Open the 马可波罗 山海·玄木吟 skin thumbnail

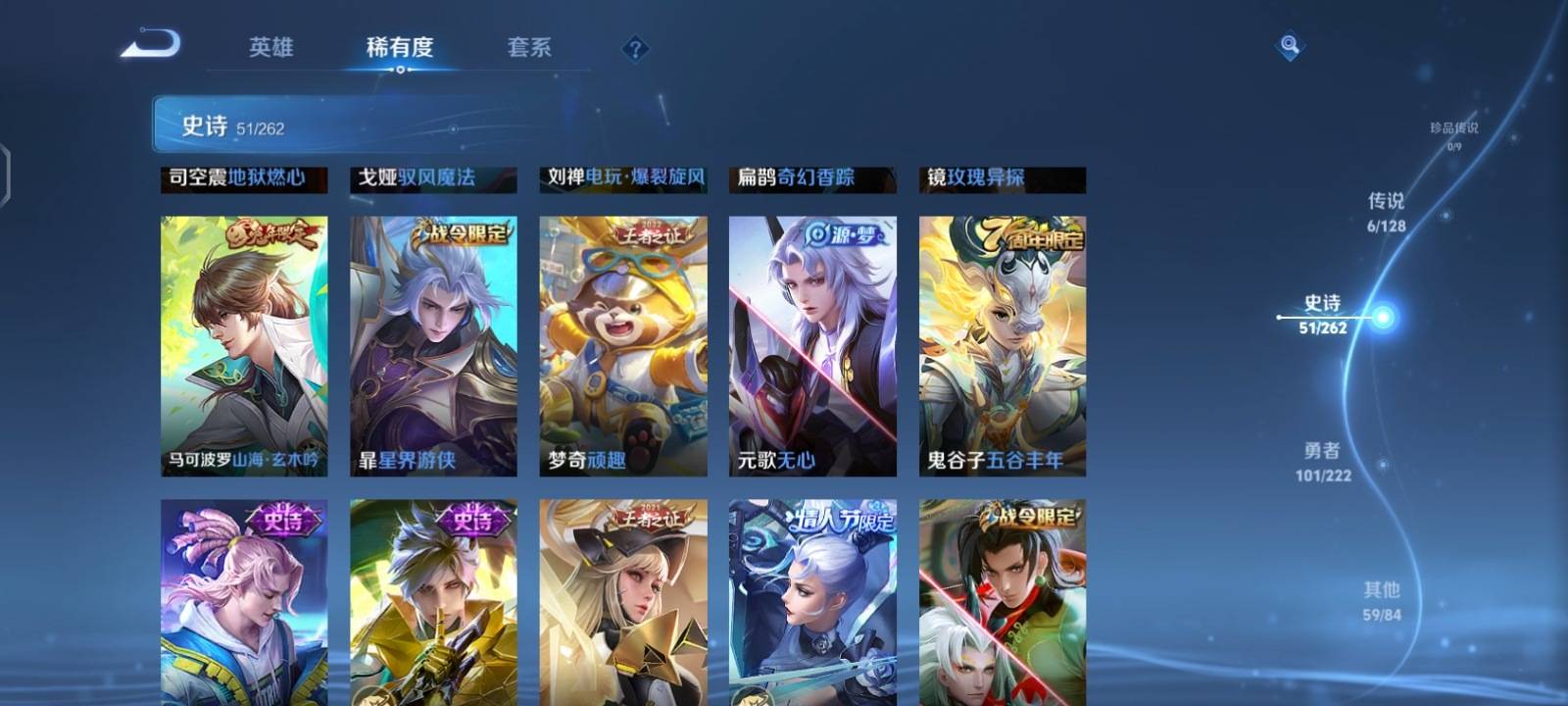point(242,343)
